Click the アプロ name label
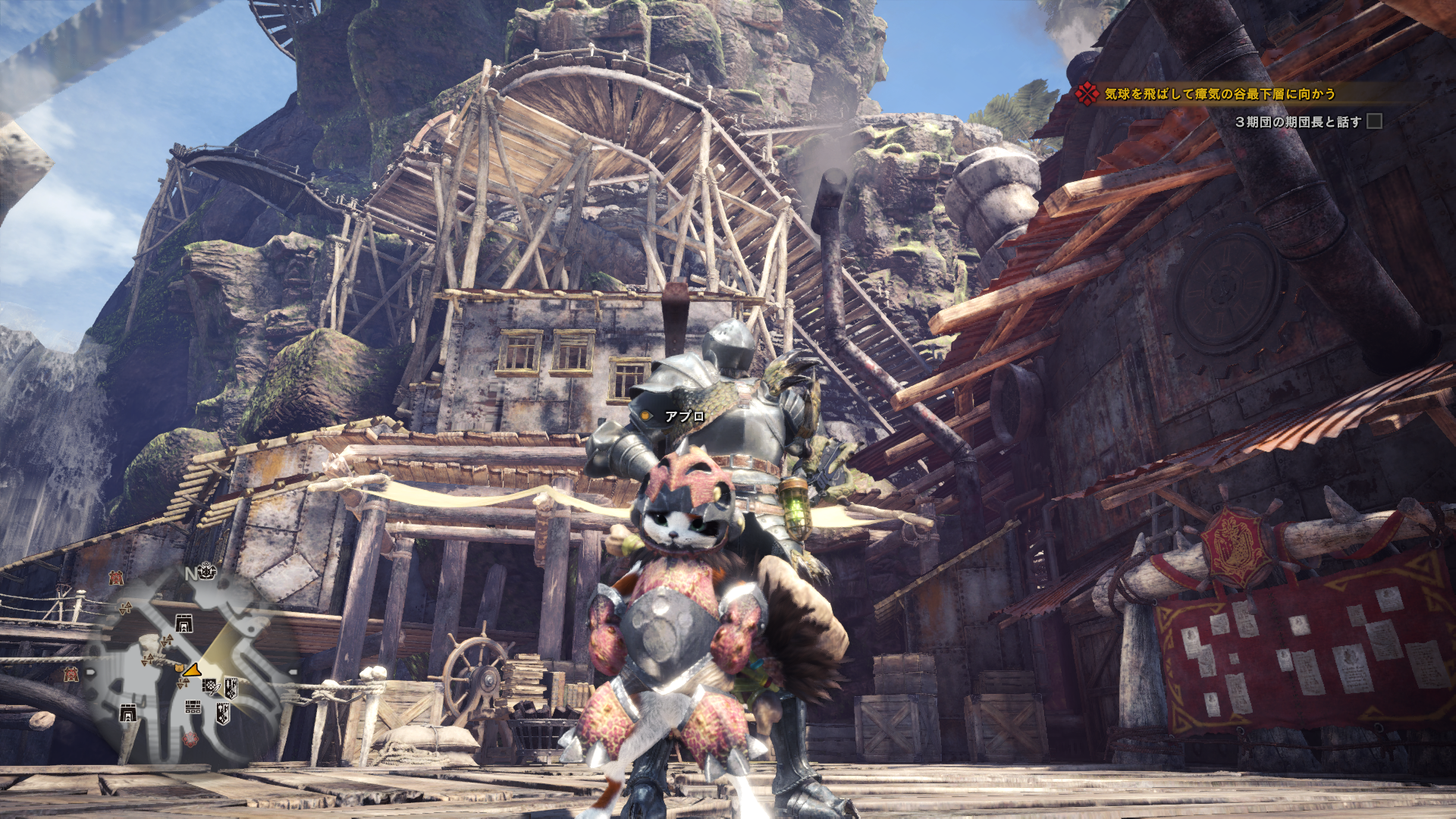The width and height of the screenshot is (1456, 819). (x=684, y=416)
